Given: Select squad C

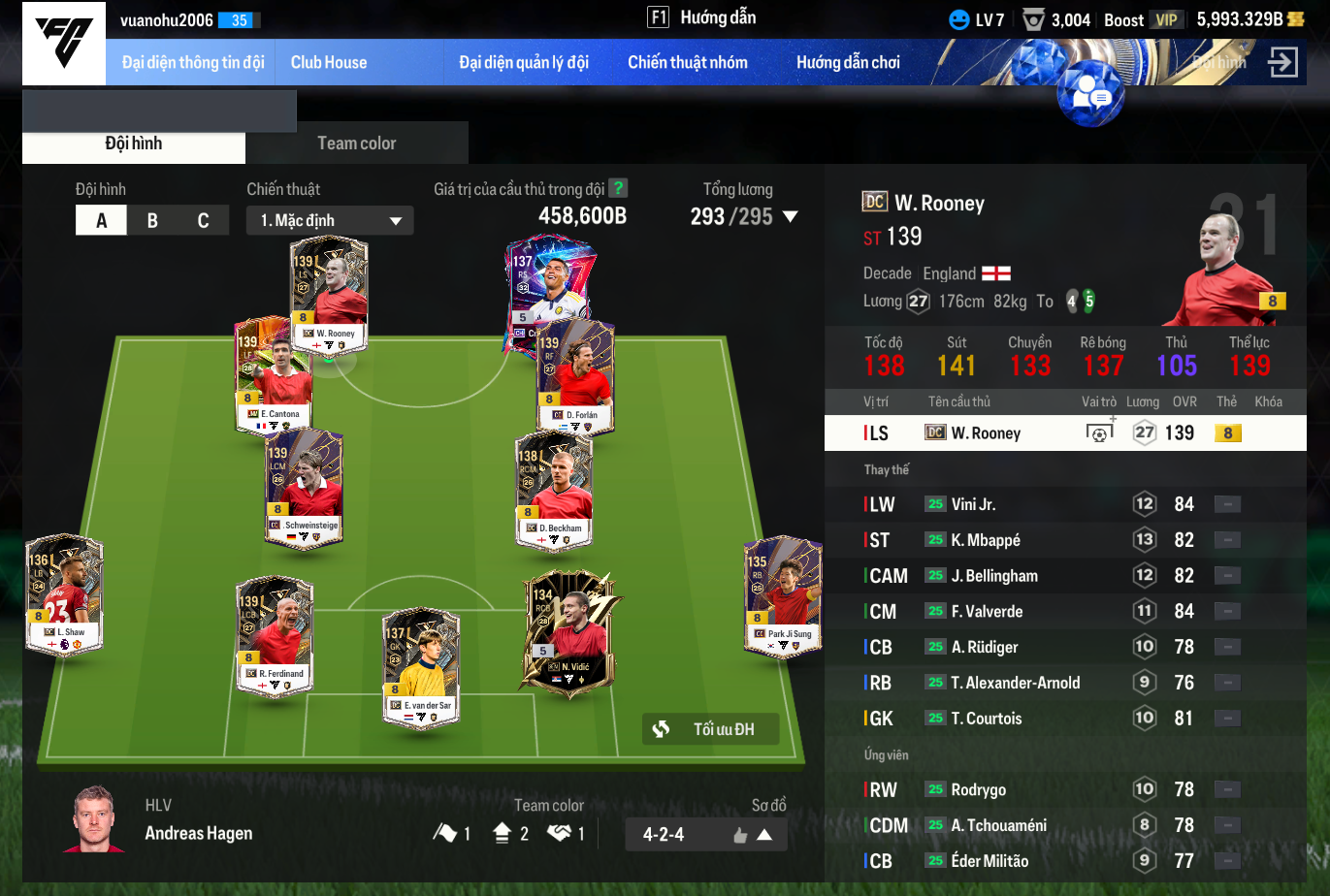Looking at the screenshot, I should pos(203,220).
